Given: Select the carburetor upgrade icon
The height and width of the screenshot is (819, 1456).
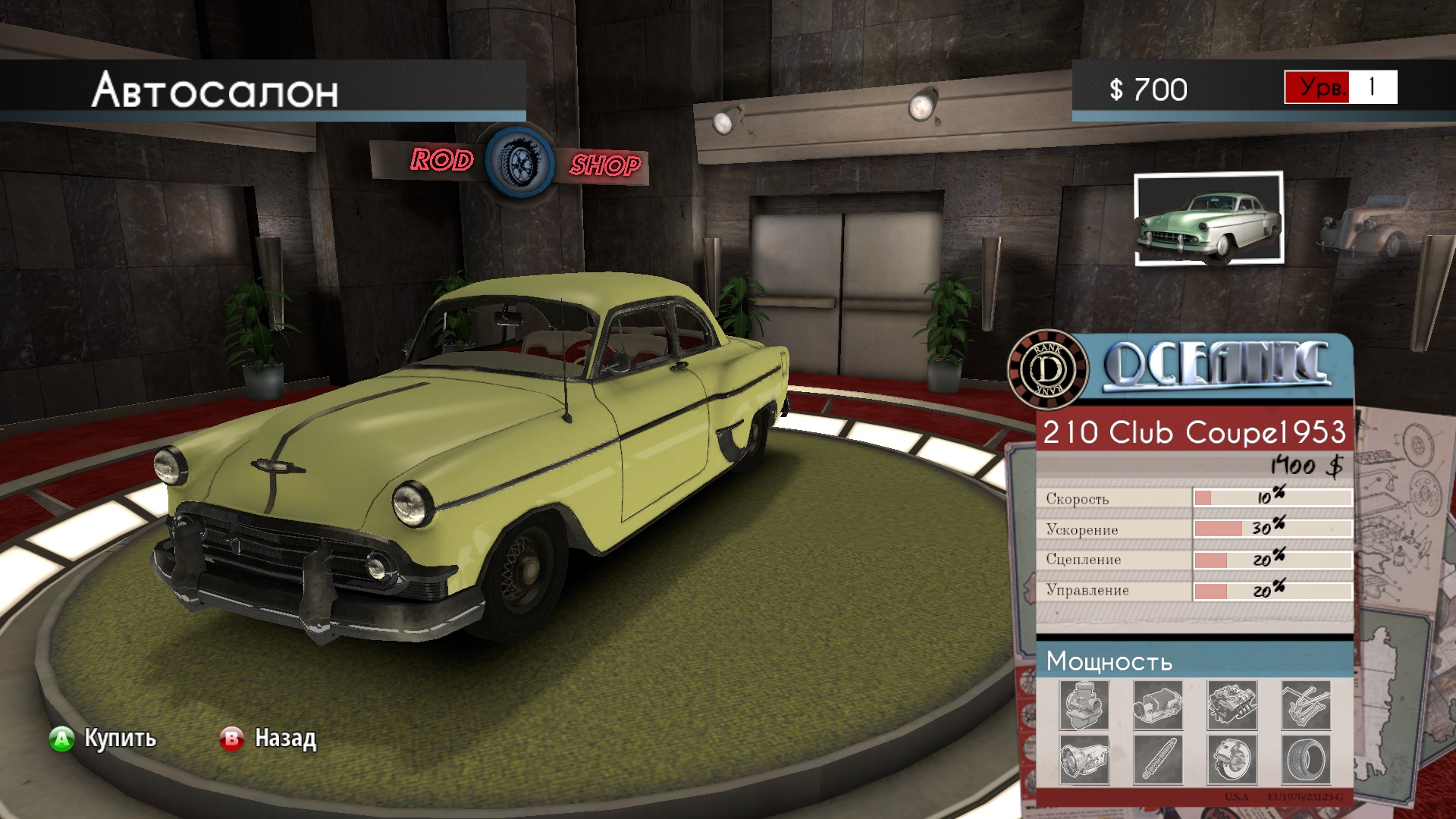Looking at the screenshot, I should pyautogui.click(x=1084, y=704).
